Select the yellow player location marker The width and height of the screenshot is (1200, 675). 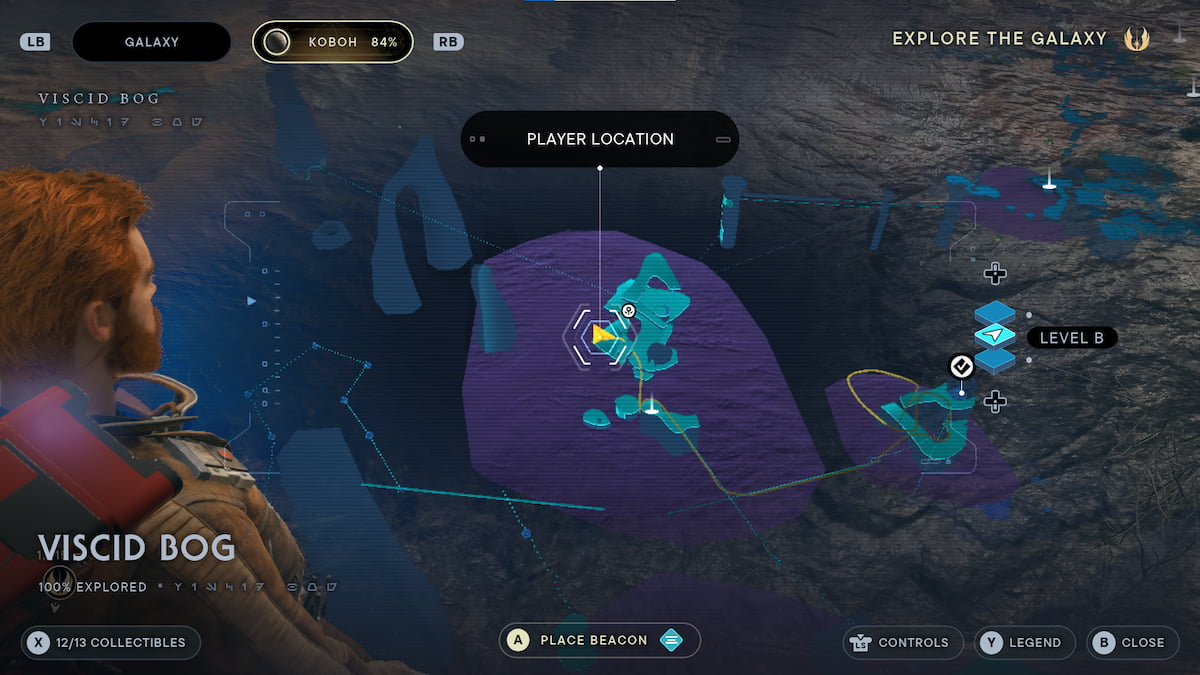tap(601, 335)
